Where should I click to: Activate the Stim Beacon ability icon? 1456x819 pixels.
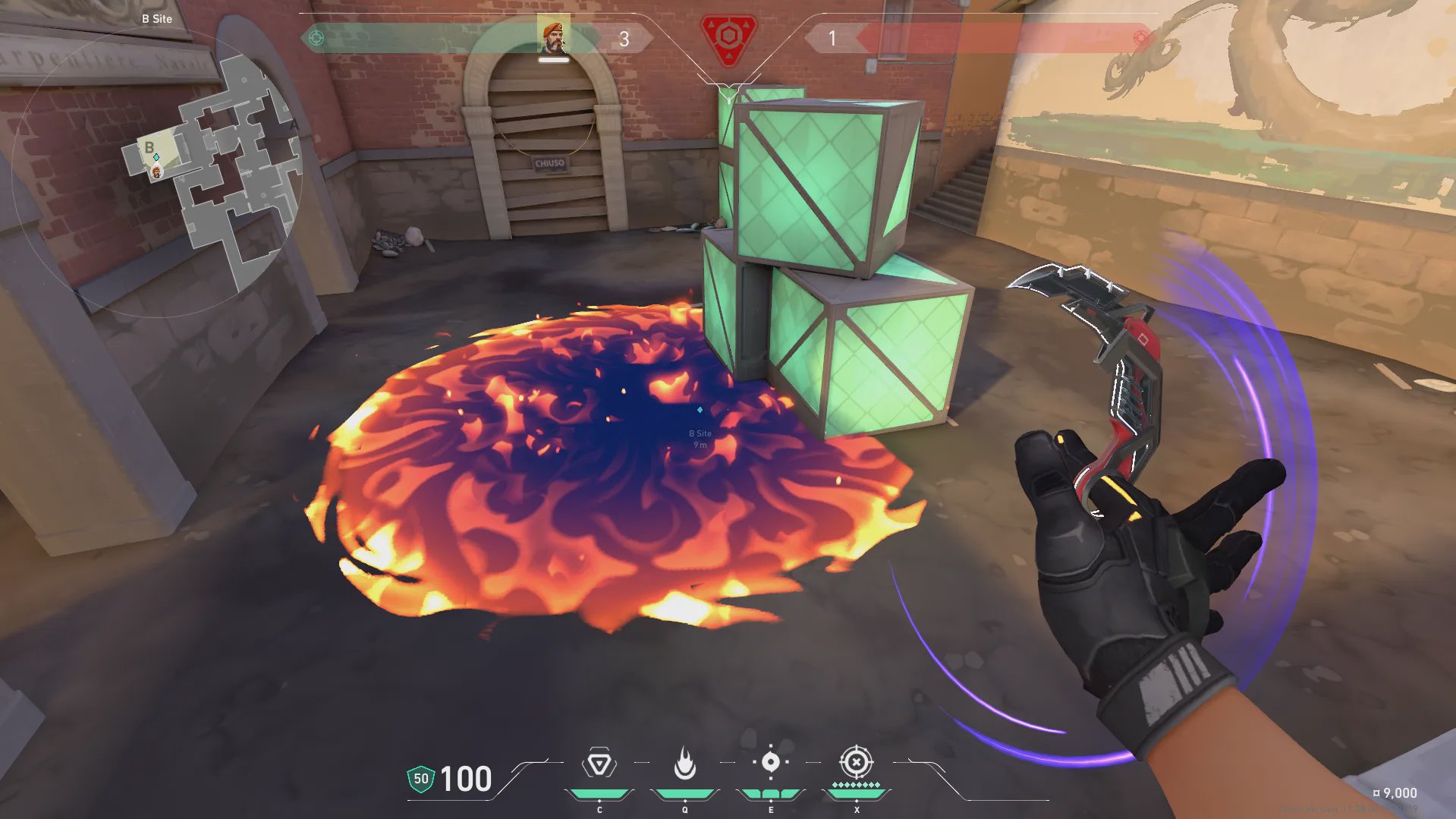599,764
